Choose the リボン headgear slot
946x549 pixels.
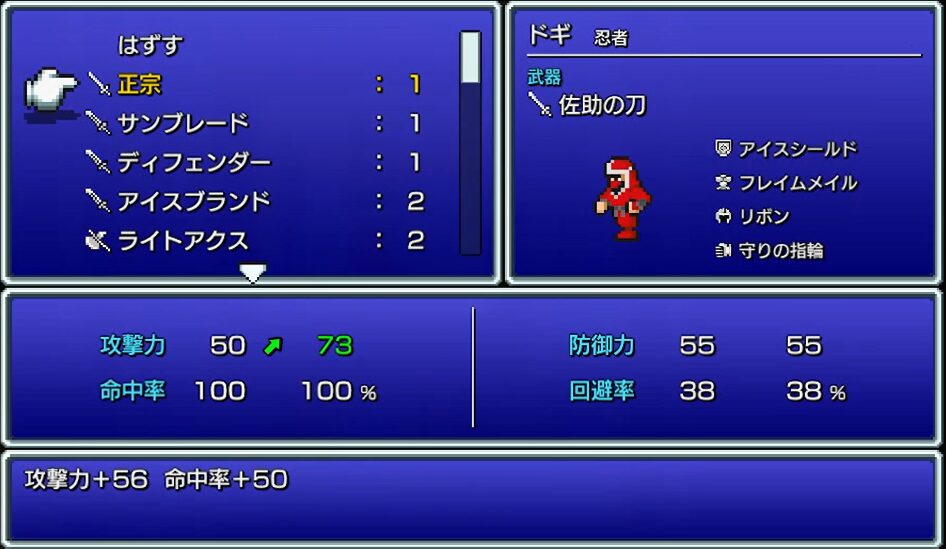(764, 217)
